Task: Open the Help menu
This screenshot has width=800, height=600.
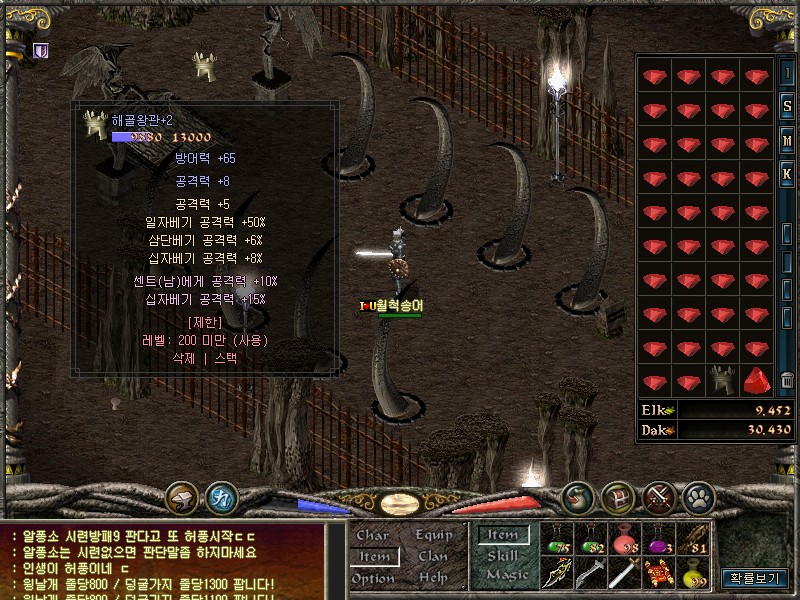Action: click(x=433, y=578)
